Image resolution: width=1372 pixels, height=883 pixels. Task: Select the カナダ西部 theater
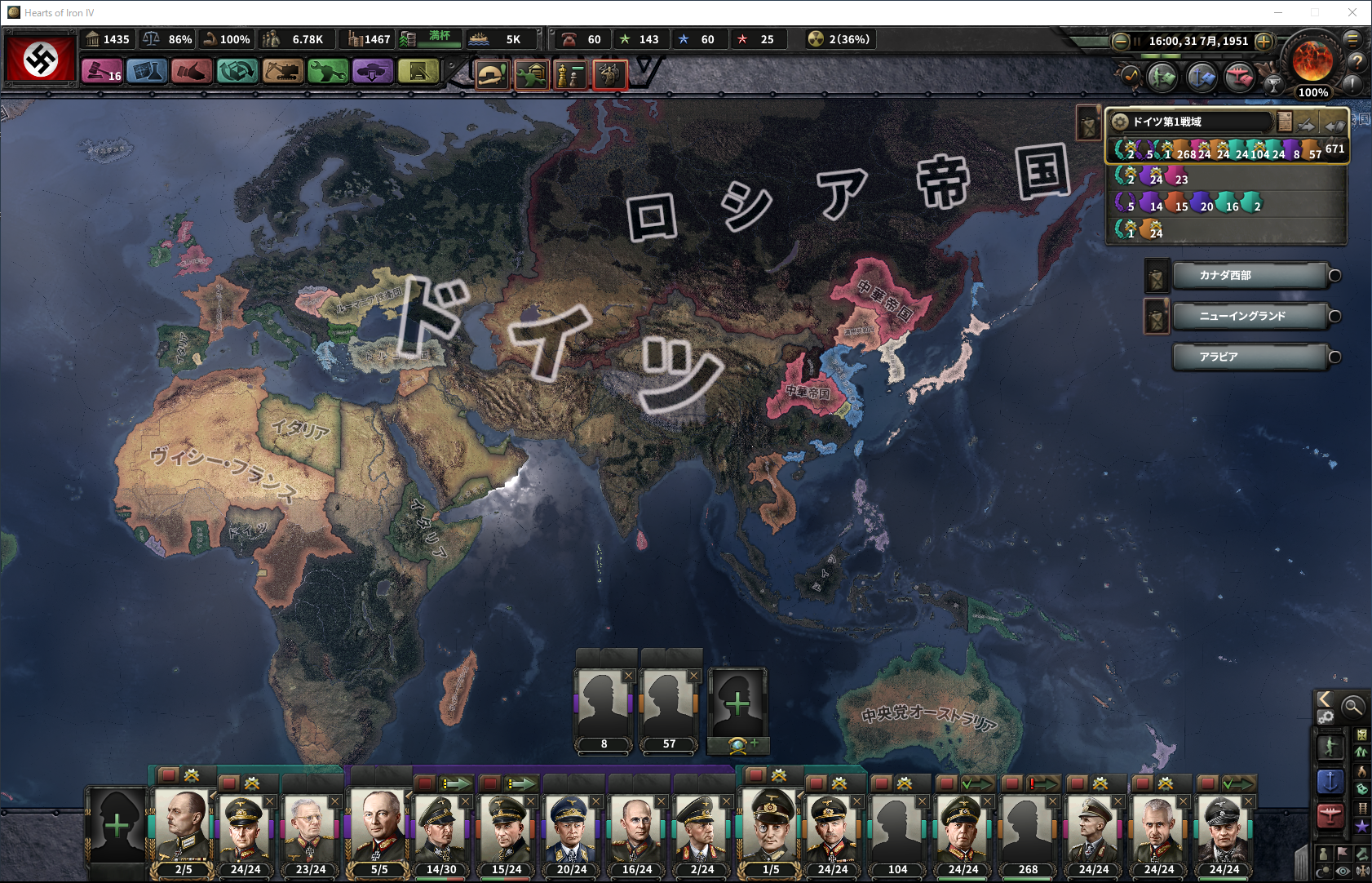coord(1249,276)
